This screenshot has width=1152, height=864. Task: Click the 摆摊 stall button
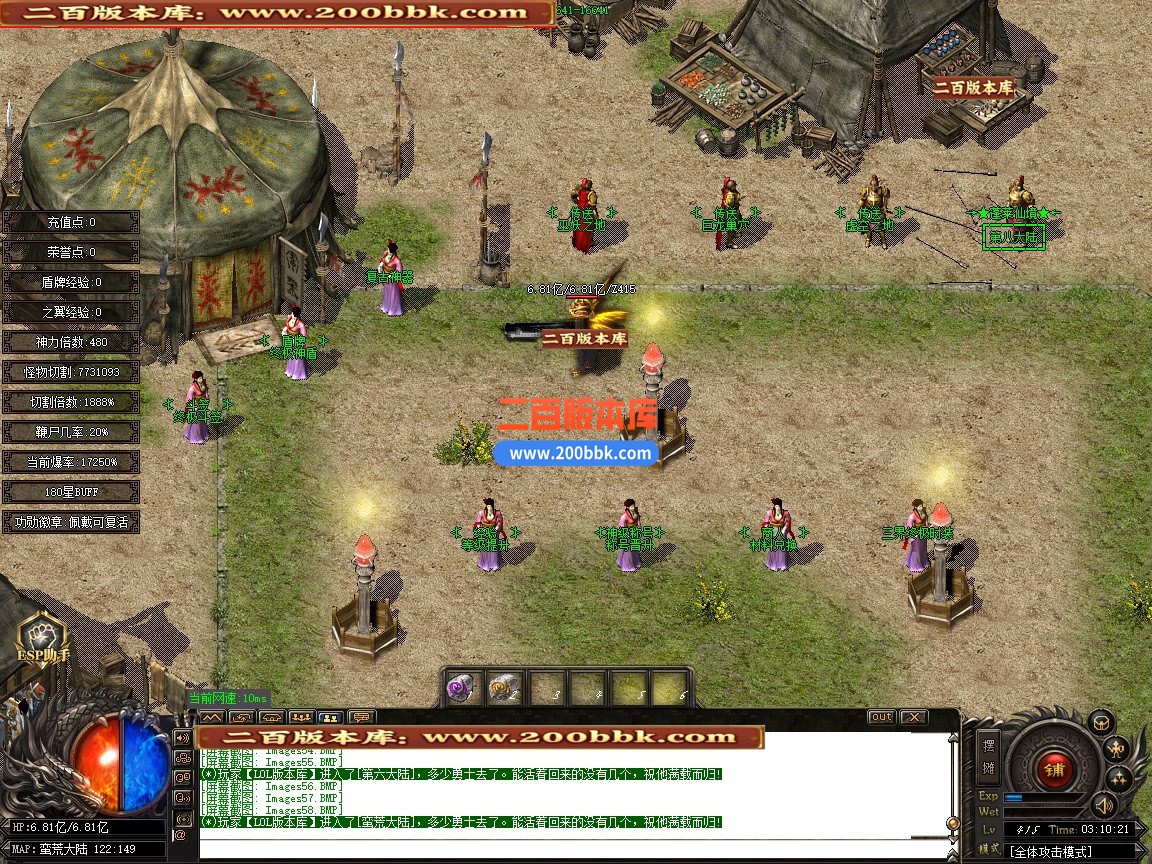pyautogui.click(x=989, y=756)
